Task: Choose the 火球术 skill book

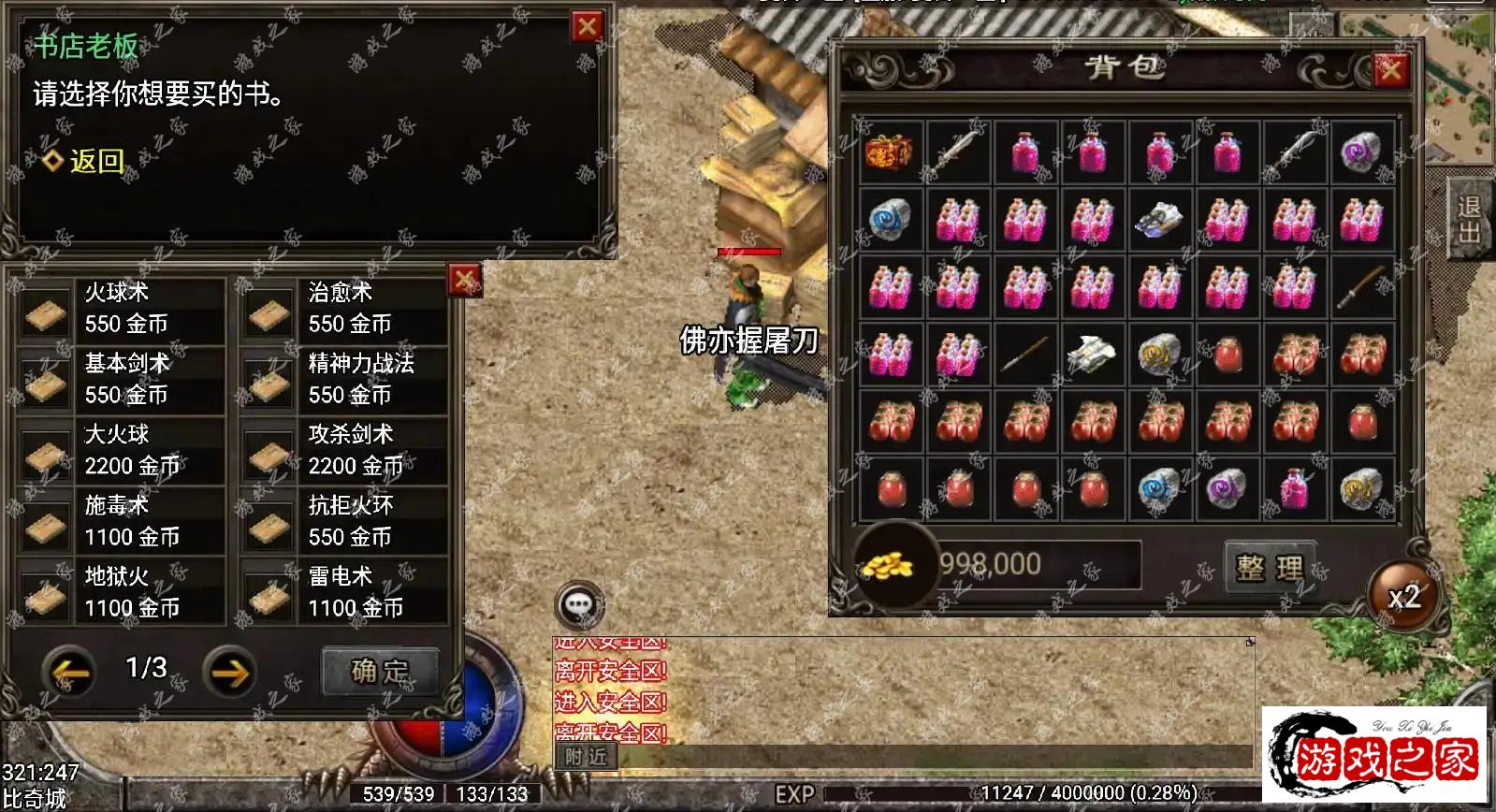Action: pos(122,309)
